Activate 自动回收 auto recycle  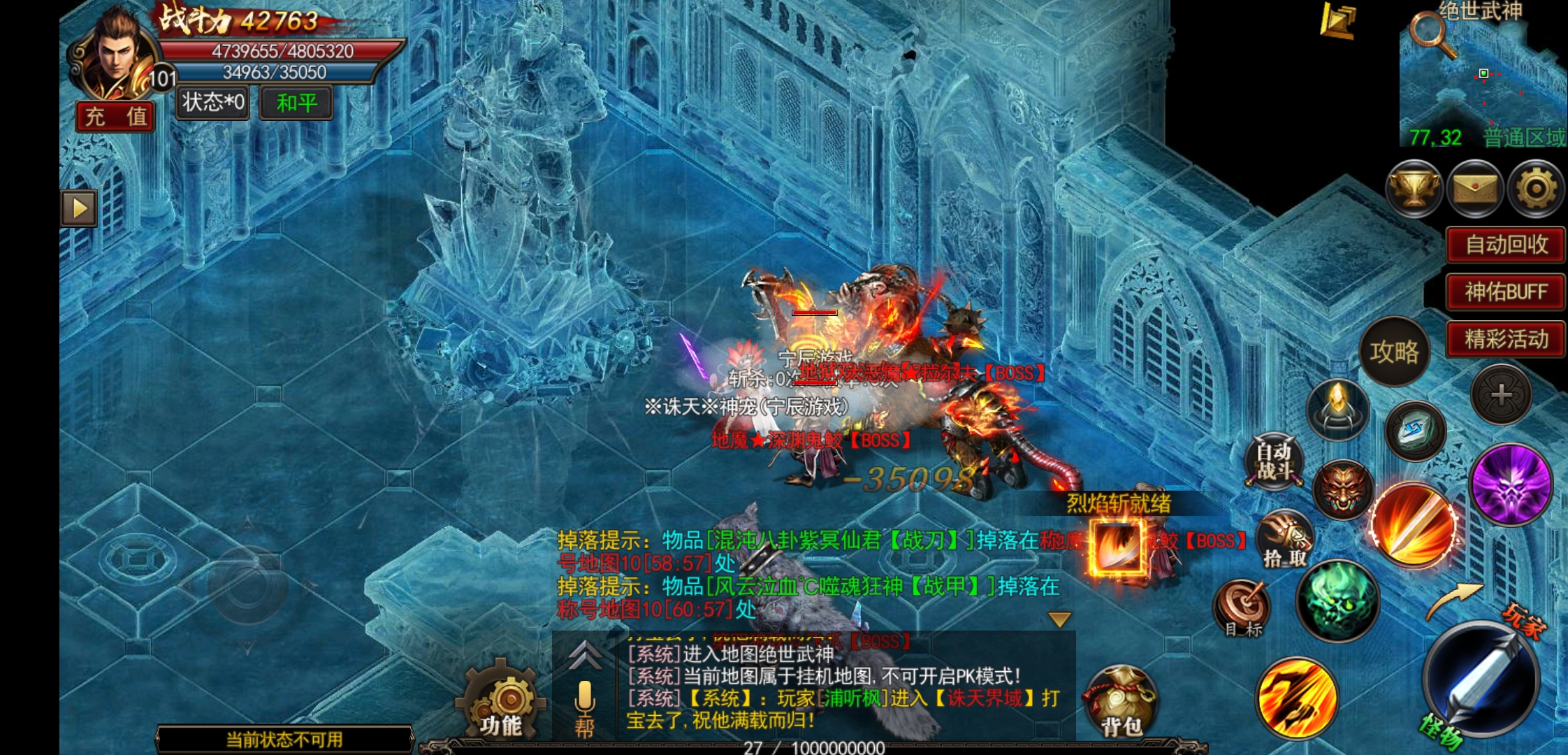click(1505, 245)
